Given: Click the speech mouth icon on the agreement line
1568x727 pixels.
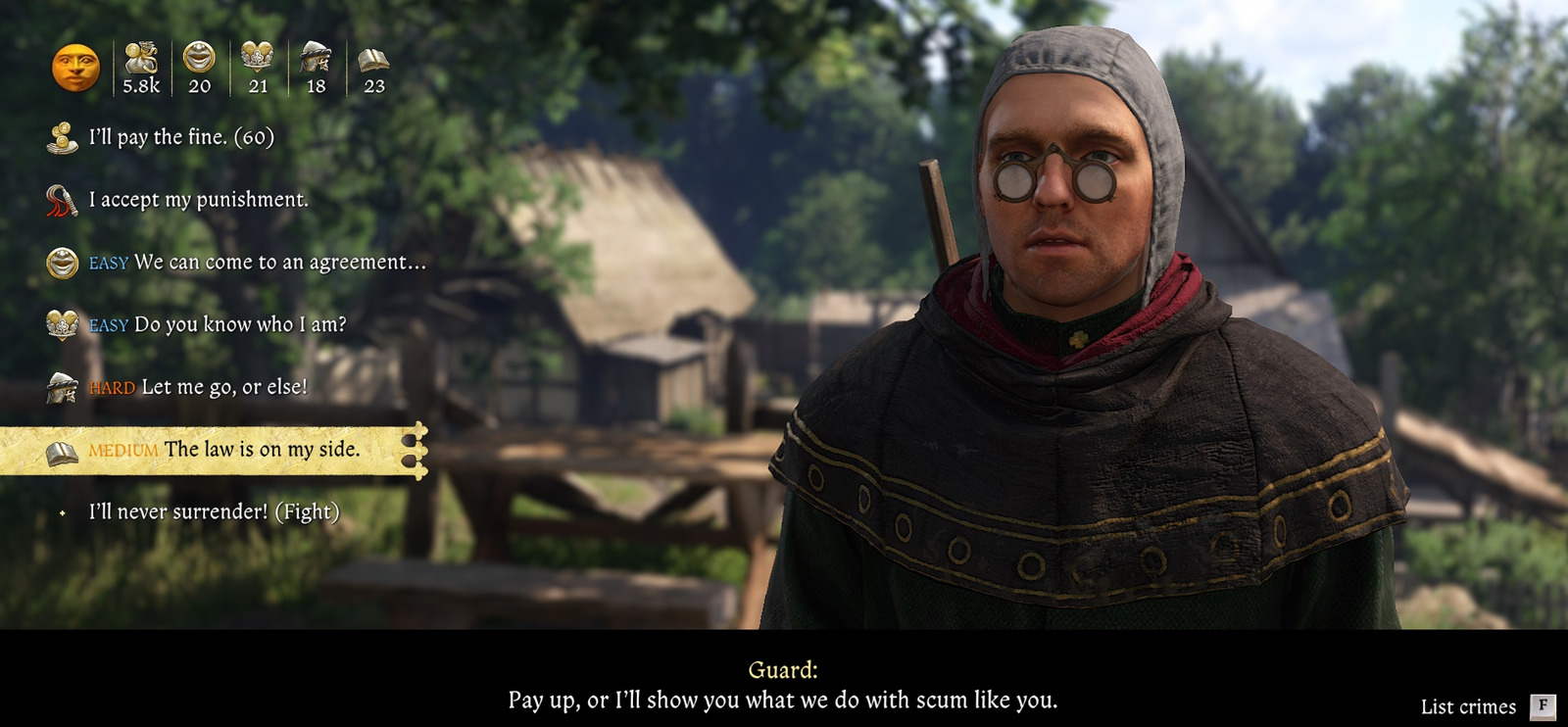Looking at the screenshot, I should click(62, 261).
